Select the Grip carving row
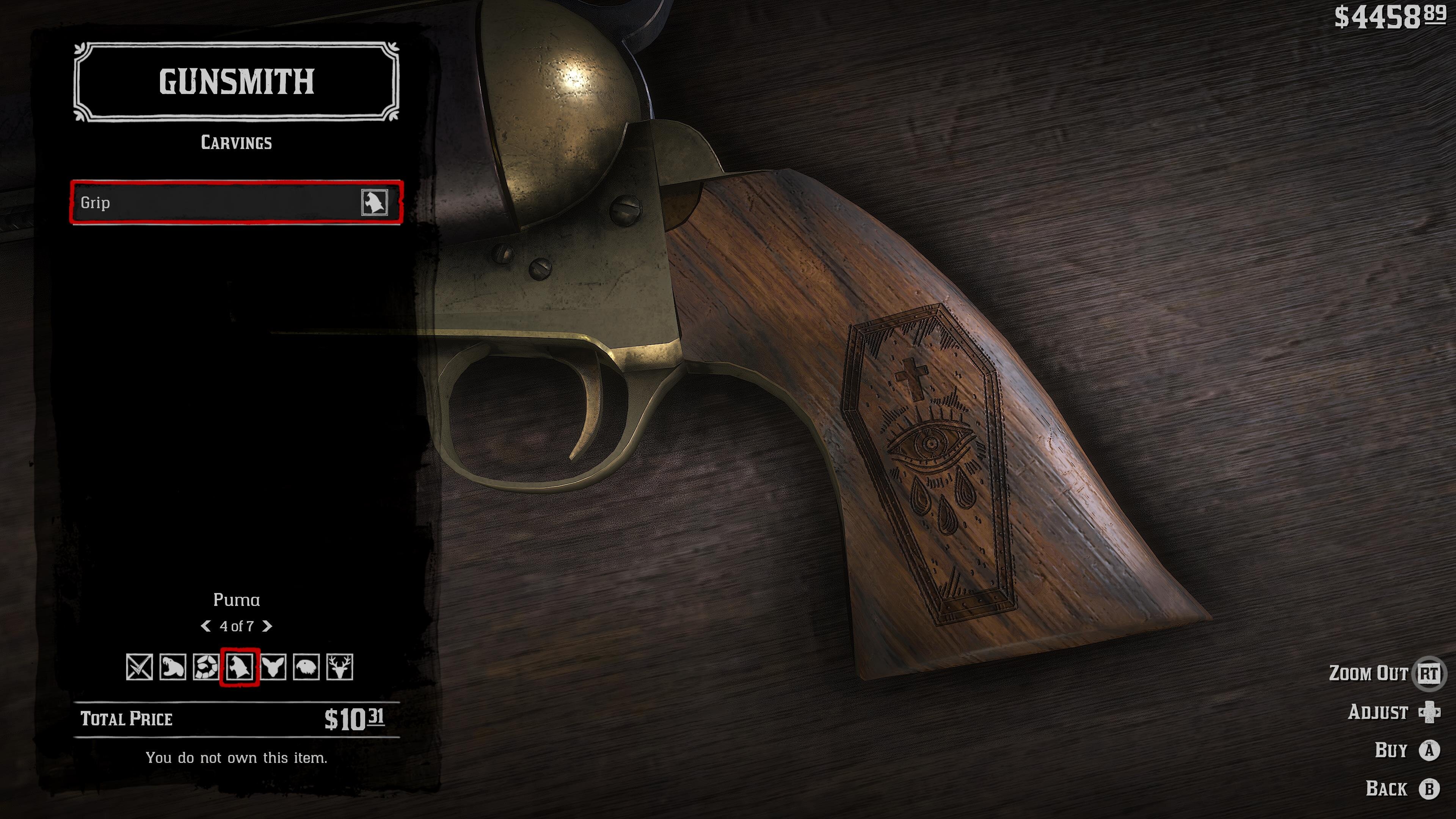 tap(236, 202)
